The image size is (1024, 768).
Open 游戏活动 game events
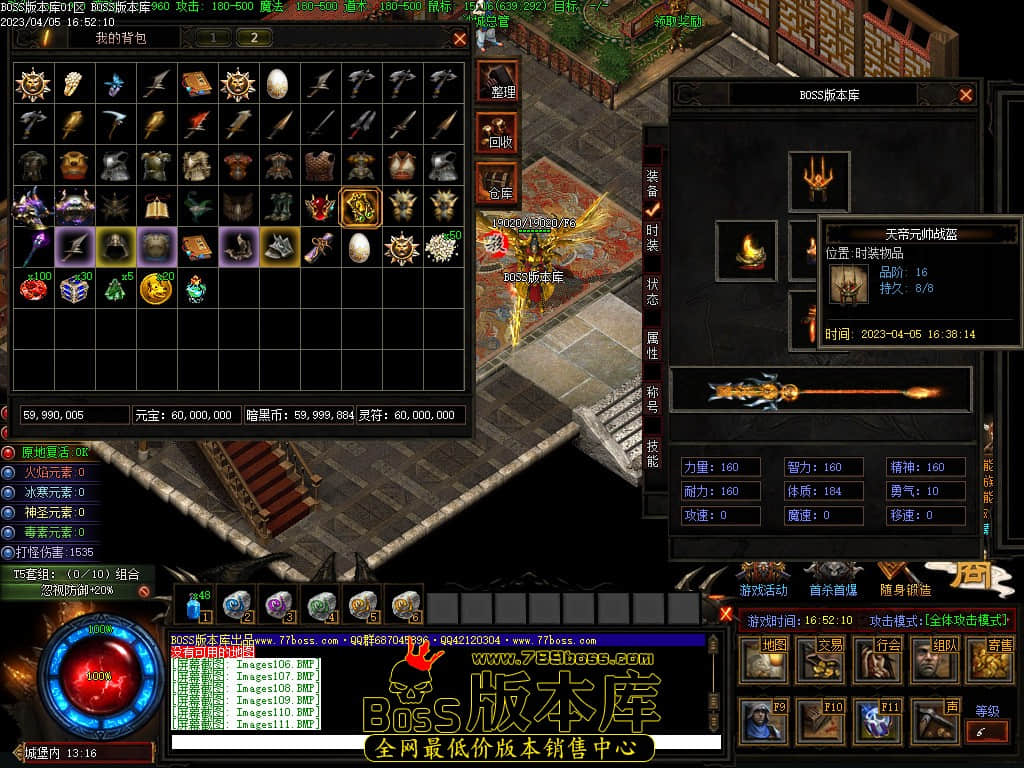click(x=763, y=580)
